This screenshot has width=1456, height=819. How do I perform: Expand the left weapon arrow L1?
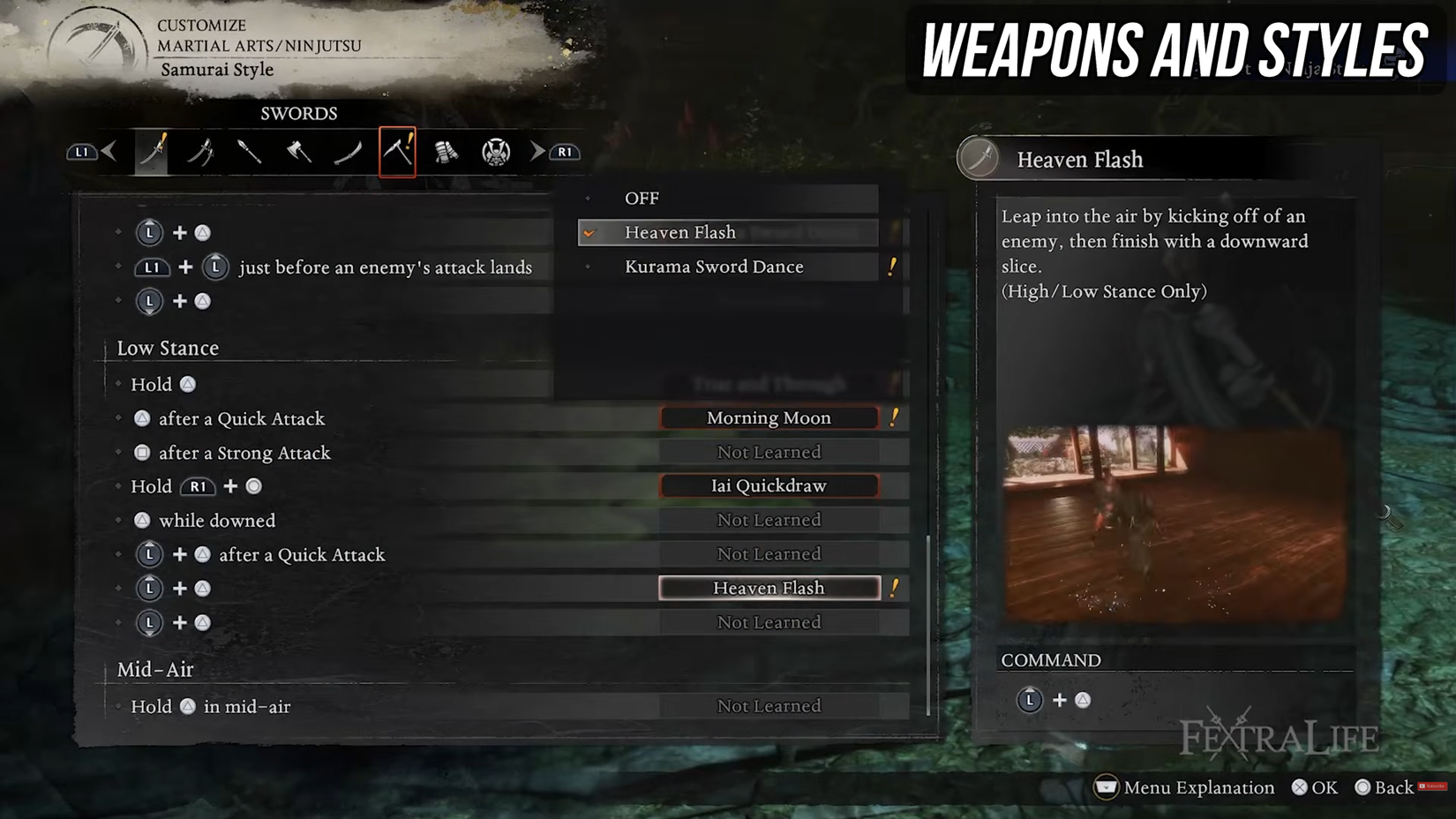[x=81, y=150]
